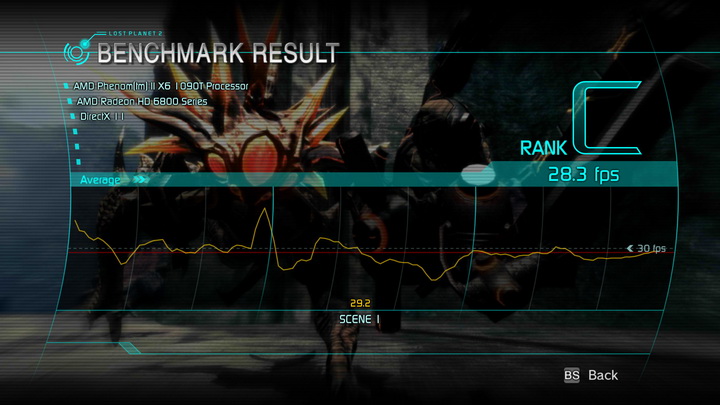
Task: Go Back from the benchmark result screen
Action: coord(592,375)
